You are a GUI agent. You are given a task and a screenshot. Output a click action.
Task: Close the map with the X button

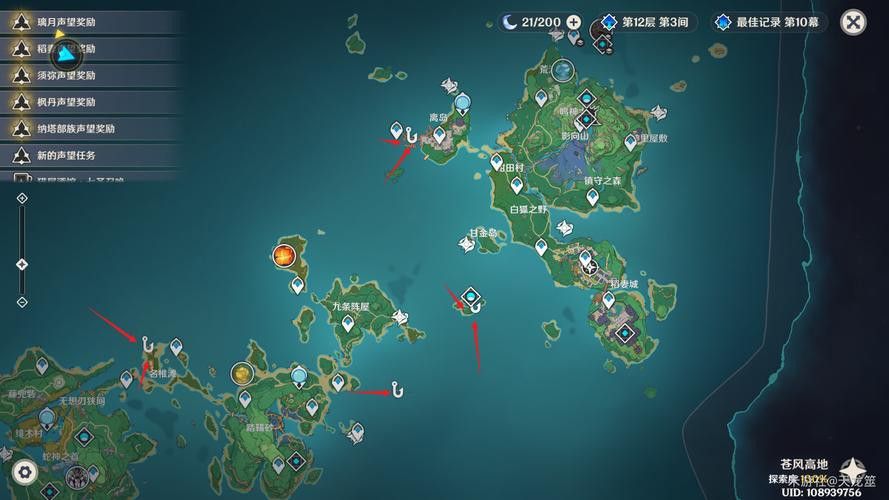(x=853, y=22)
